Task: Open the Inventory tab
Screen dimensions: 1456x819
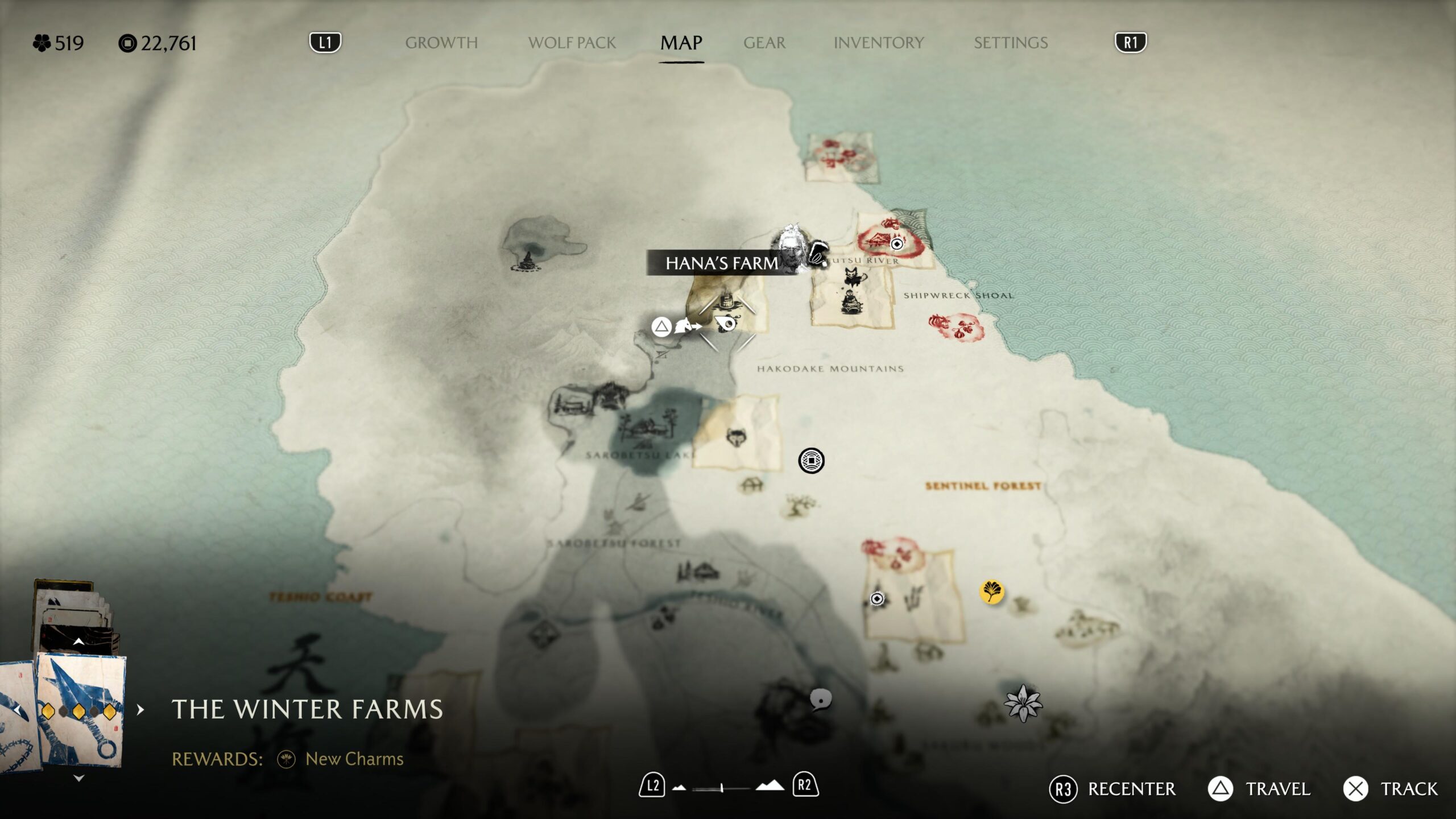Action: 878,43
